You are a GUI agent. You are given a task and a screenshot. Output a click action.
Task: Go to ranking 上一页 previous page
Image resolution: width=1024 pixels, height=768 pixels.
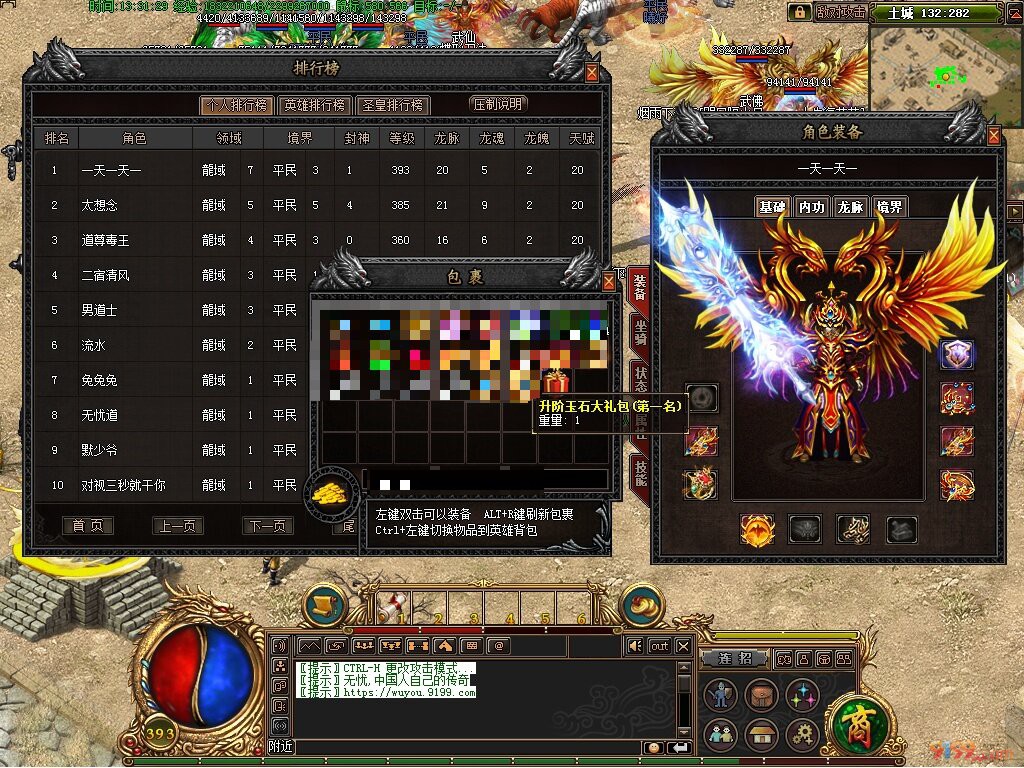click(177, 526)
